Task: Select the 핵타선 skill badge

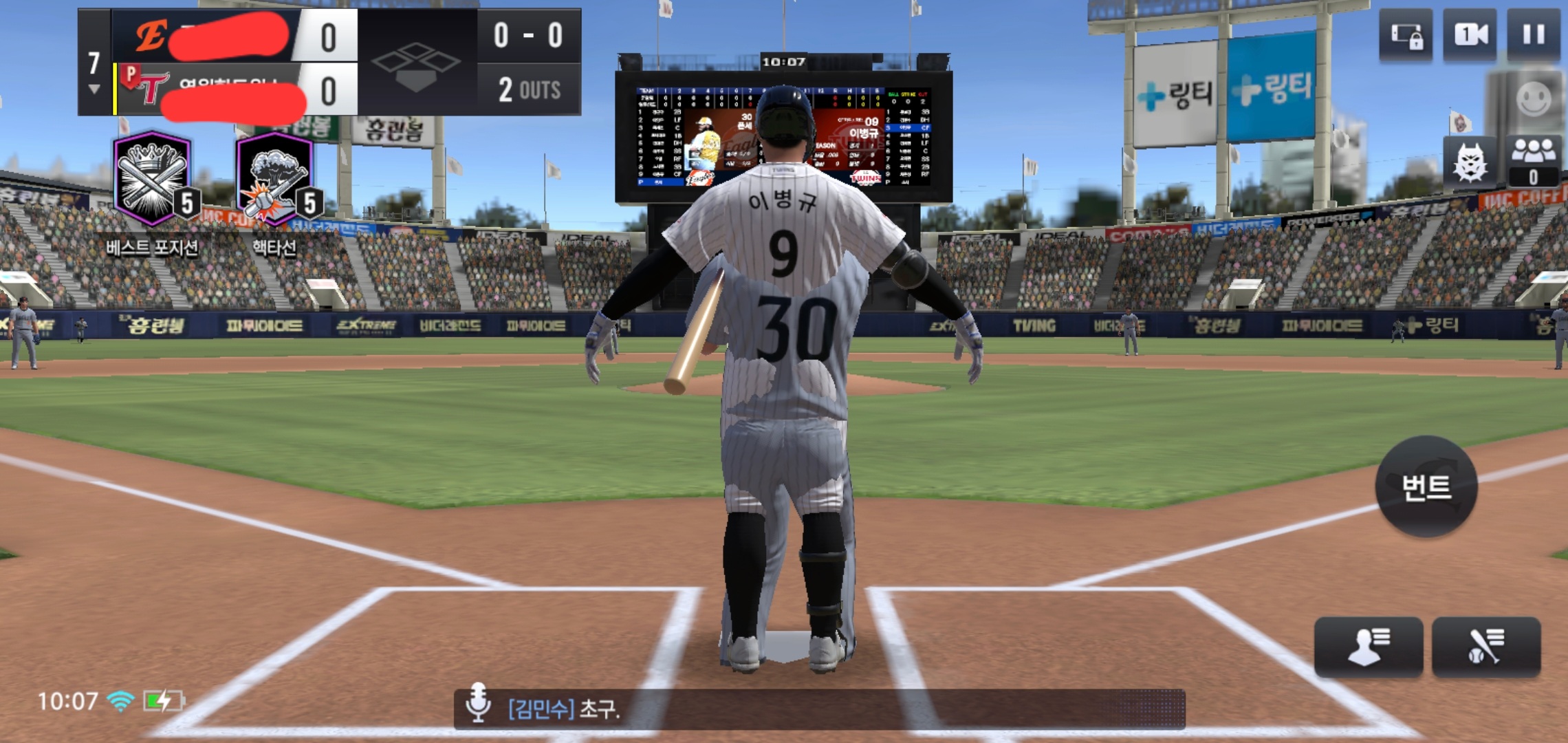Action: [275, 180]
